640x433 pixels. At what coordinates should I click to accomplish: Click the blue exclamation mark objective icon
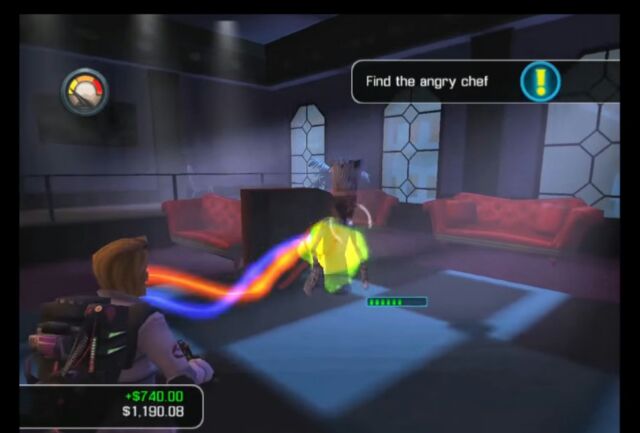click(540, 81)
